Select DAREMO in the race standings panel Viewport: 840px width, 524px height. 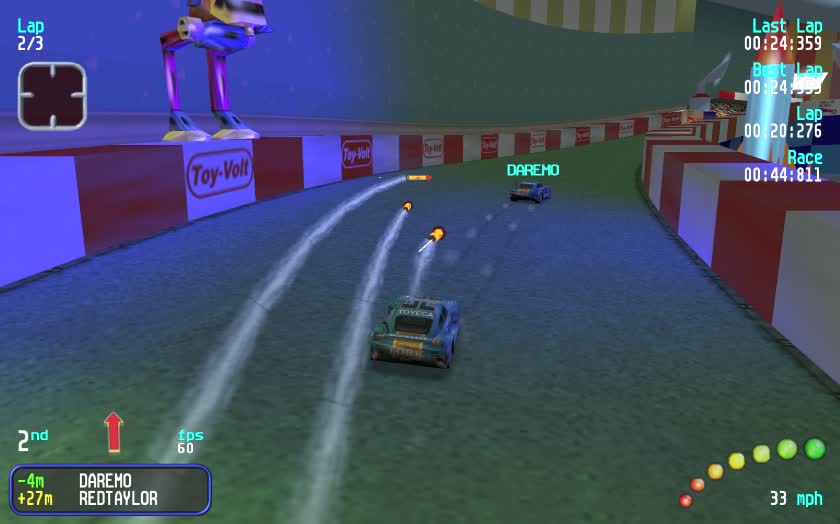pyautogui.click(x=105, y=481)
